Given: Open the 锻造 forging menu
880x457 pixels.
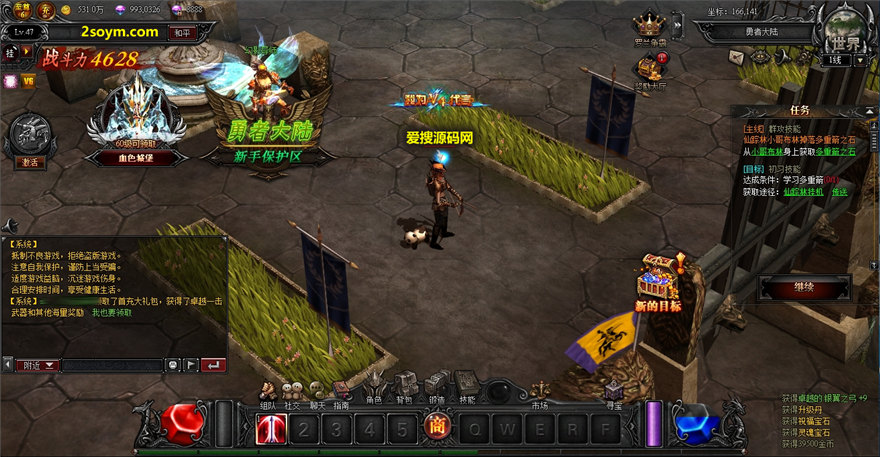Looking at the screenshot, I should 436,385.
